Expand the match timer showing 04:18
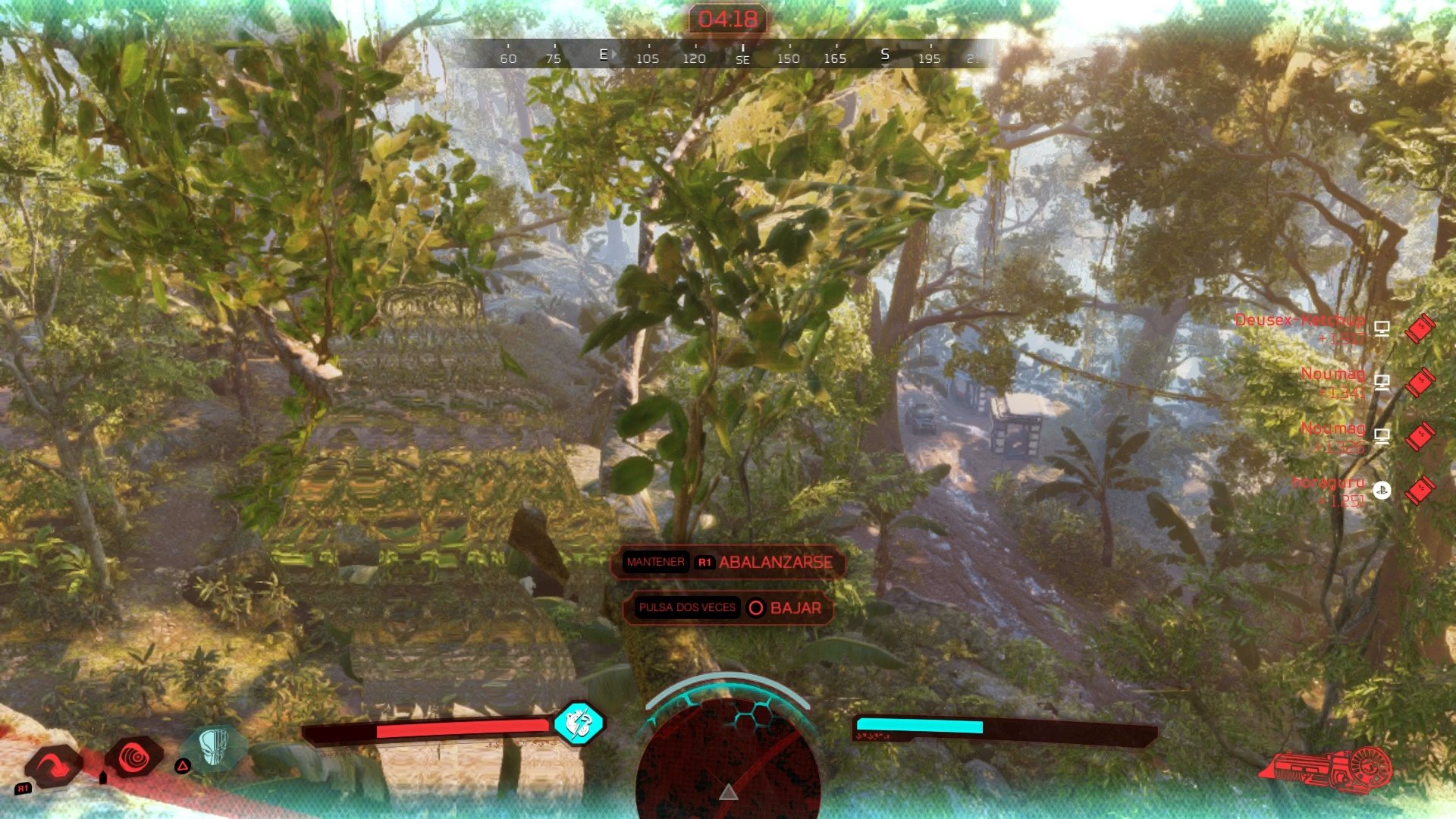Image resolution: width=1456 pixels, height=819 pixels. coord(728,19)
